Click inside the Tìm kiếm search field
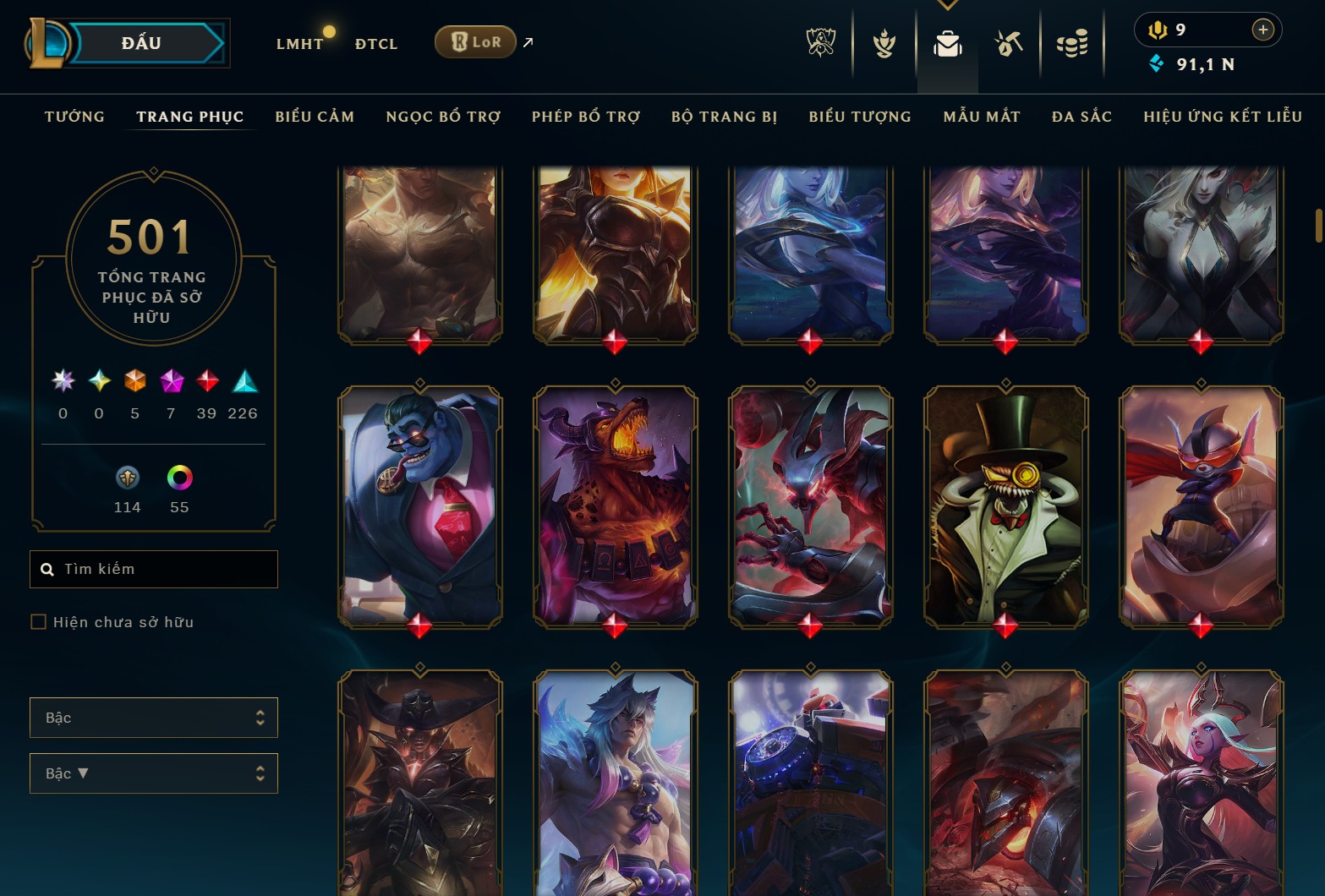The height and width of the screenshot is (896, 1325). (152, 569)
